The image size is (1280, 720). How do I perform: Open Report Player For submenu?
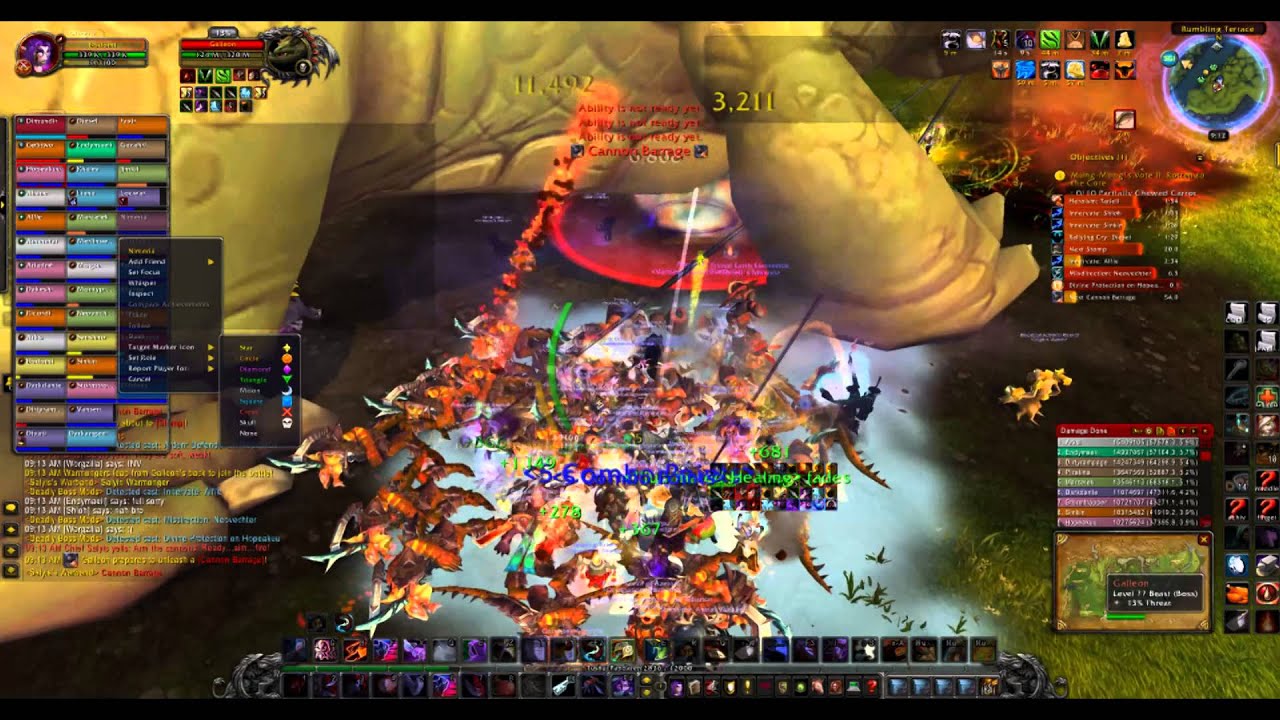[157, 368]
